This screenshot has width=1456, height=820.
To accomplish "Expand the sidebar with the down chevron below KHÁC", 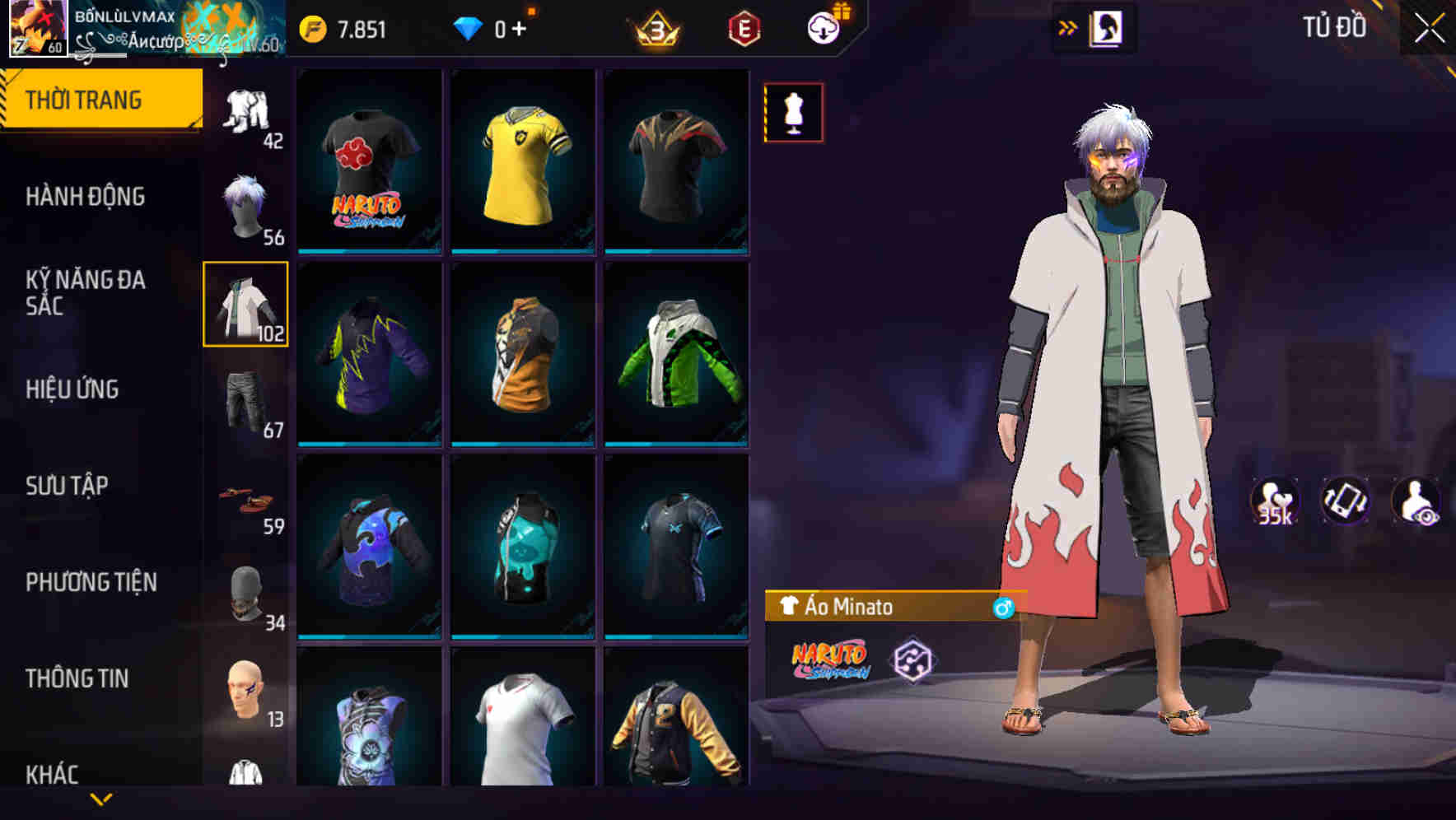I will click(x=101, y=797).
